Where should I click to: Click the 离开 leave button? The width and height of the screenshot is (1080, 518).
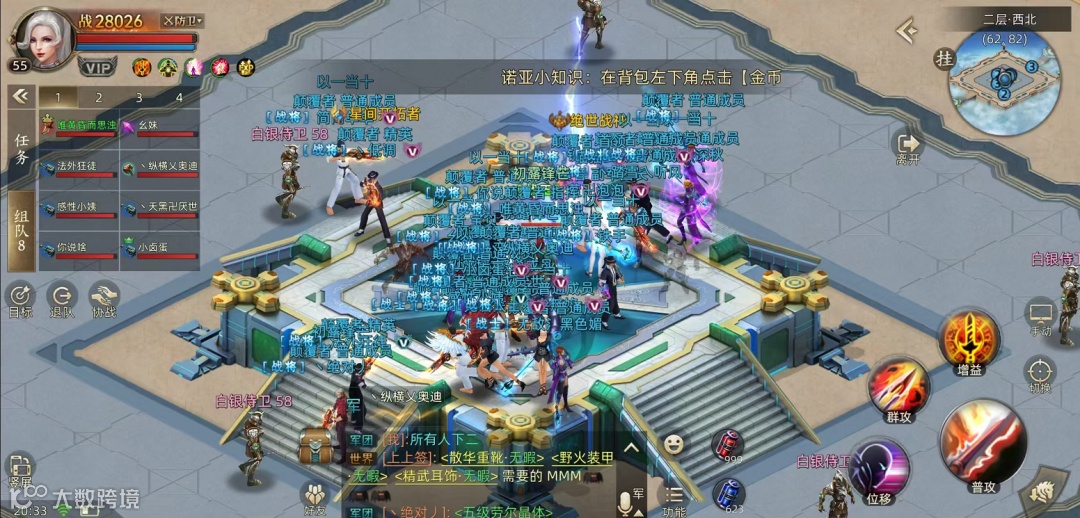click(908, 148)
